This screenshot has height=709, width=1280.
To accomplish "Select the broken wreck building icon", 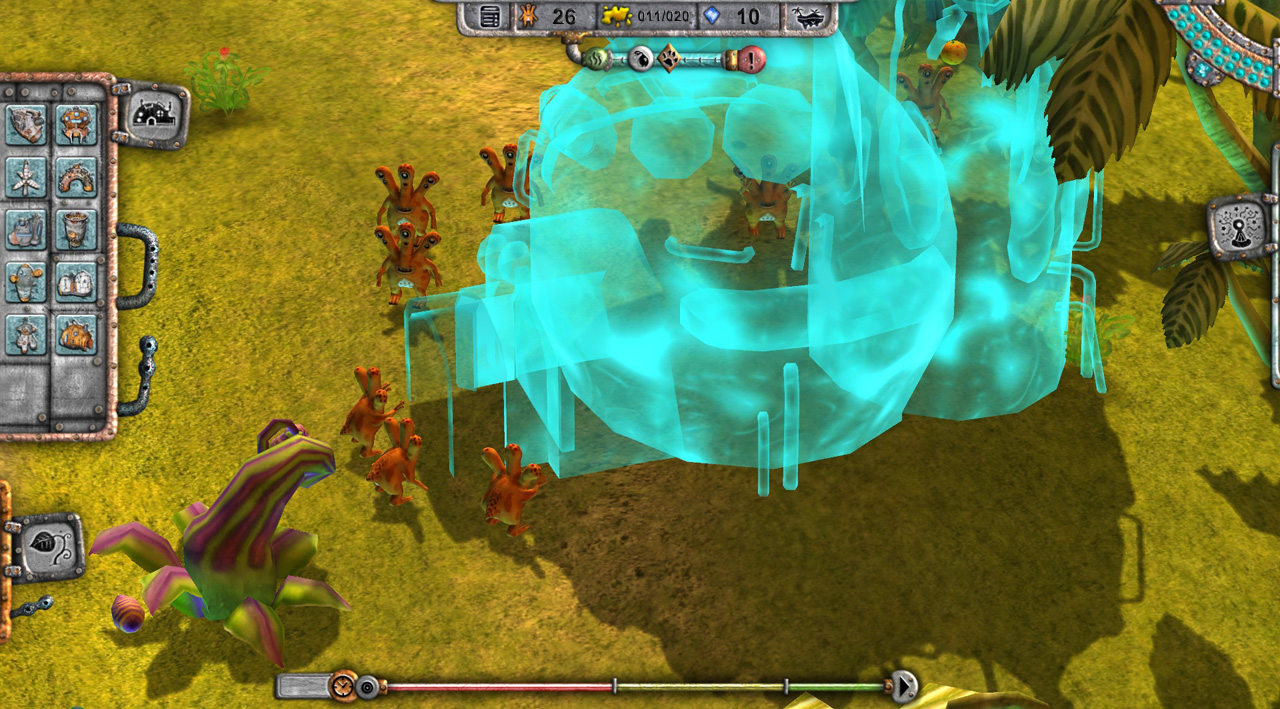I will (x=26, y=125).
